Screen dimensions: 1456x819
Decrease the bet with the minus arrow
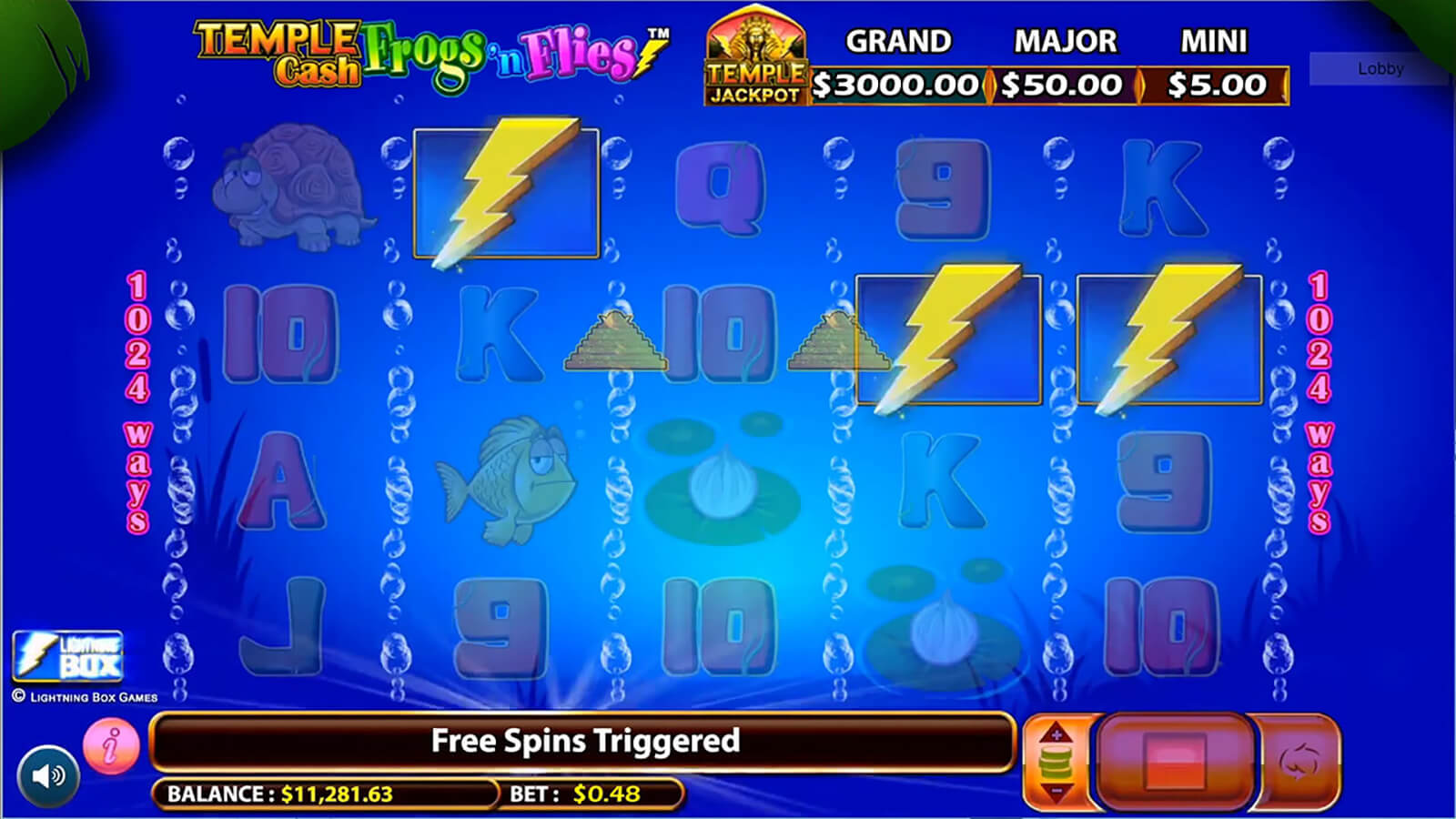pos(1056,790)
